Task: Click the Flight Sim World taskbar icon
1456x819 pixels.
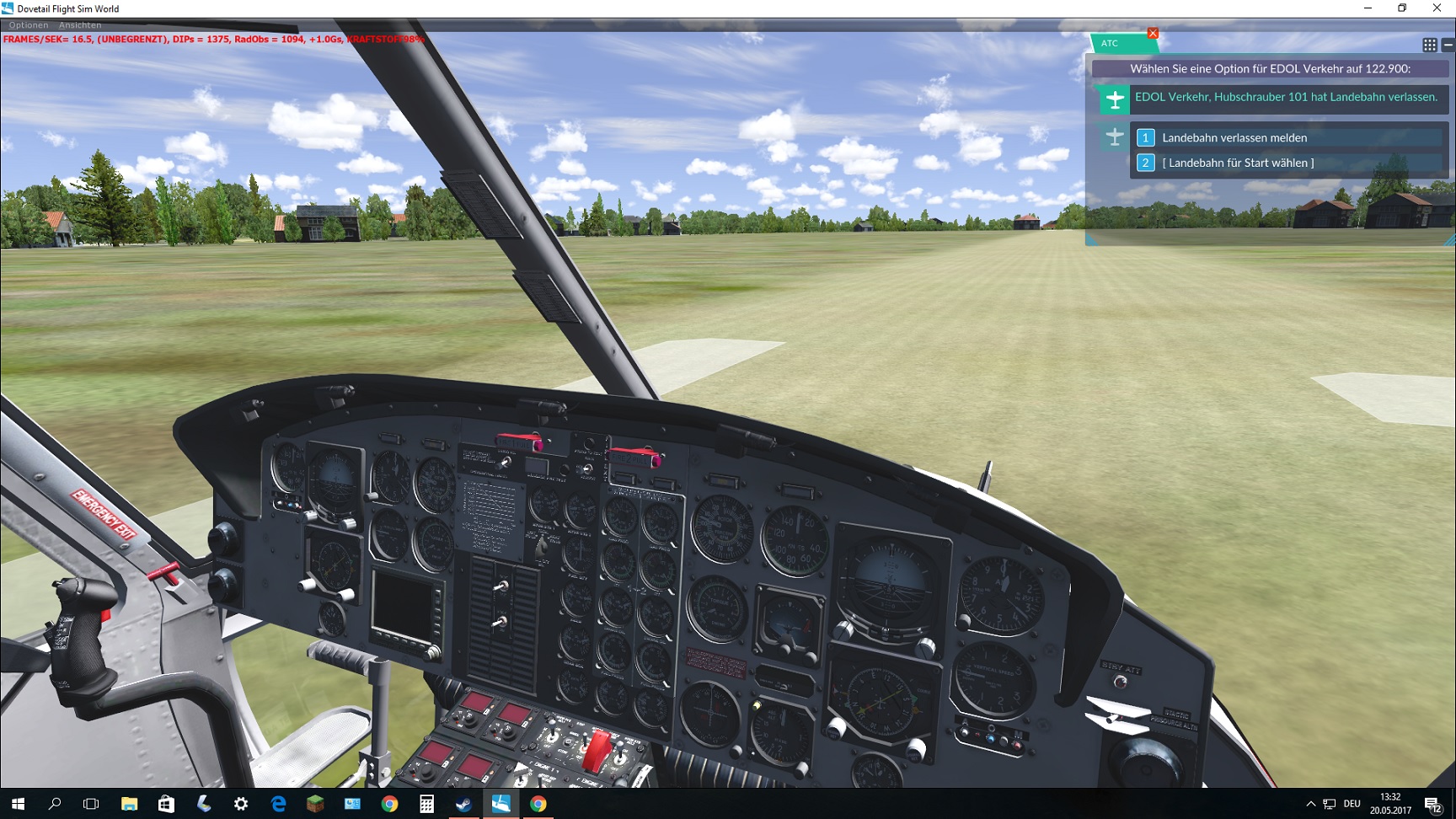Action: point(500,806)
